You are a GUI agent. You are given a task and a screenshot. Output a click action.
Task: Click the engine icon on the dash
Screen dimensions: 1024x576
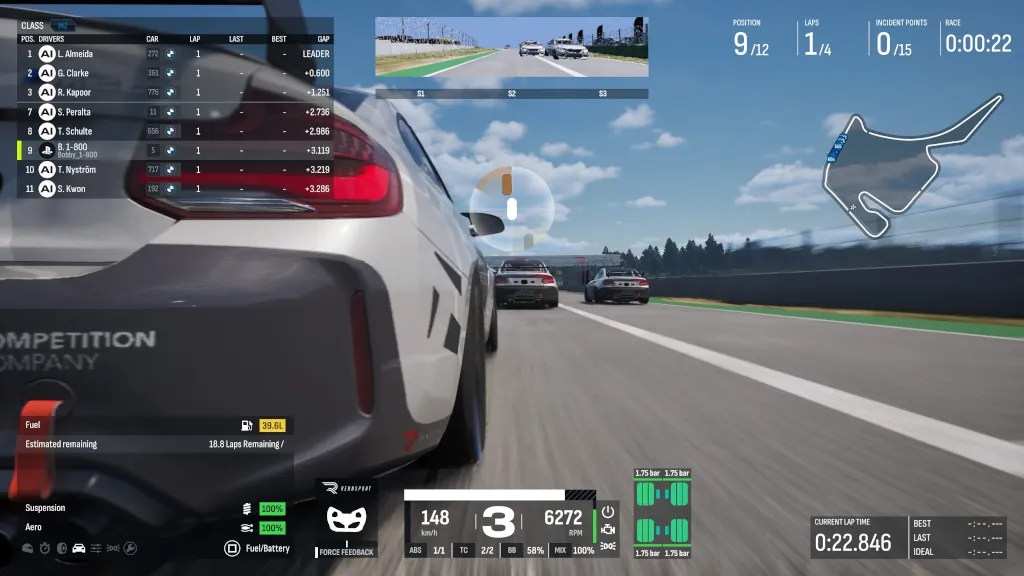click(x=608, y=528)
